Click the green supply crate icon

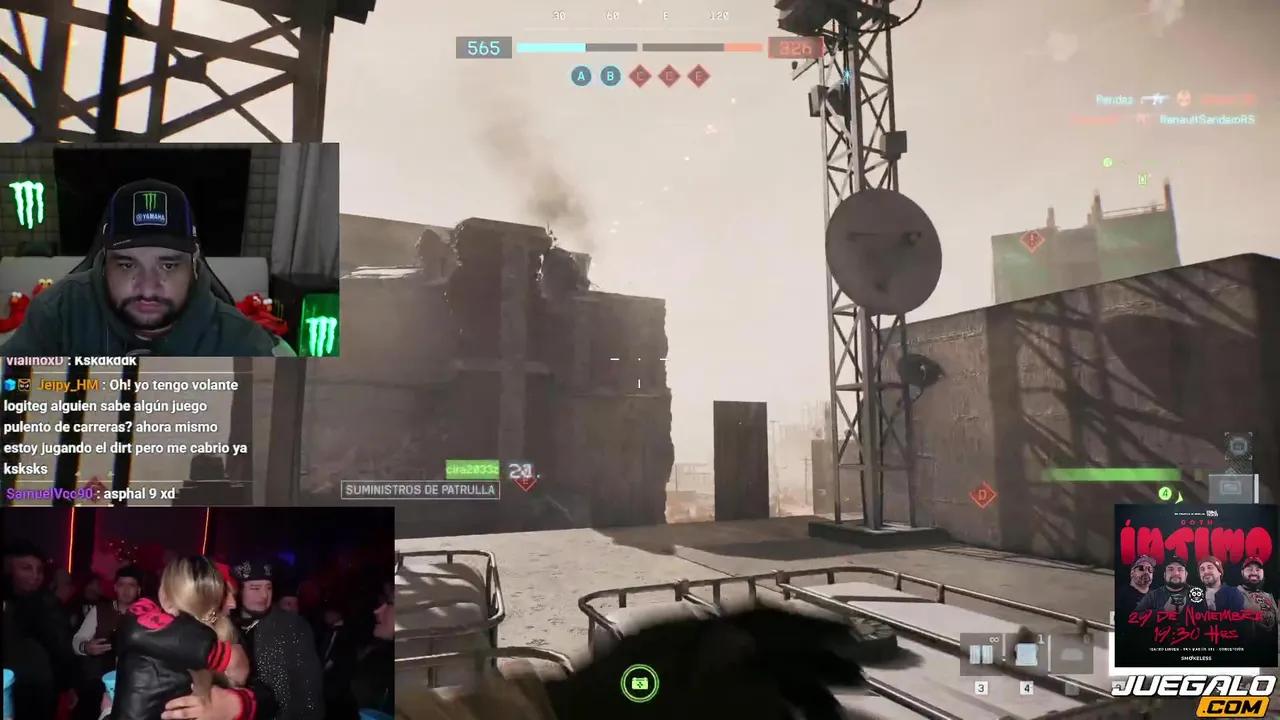640,684
